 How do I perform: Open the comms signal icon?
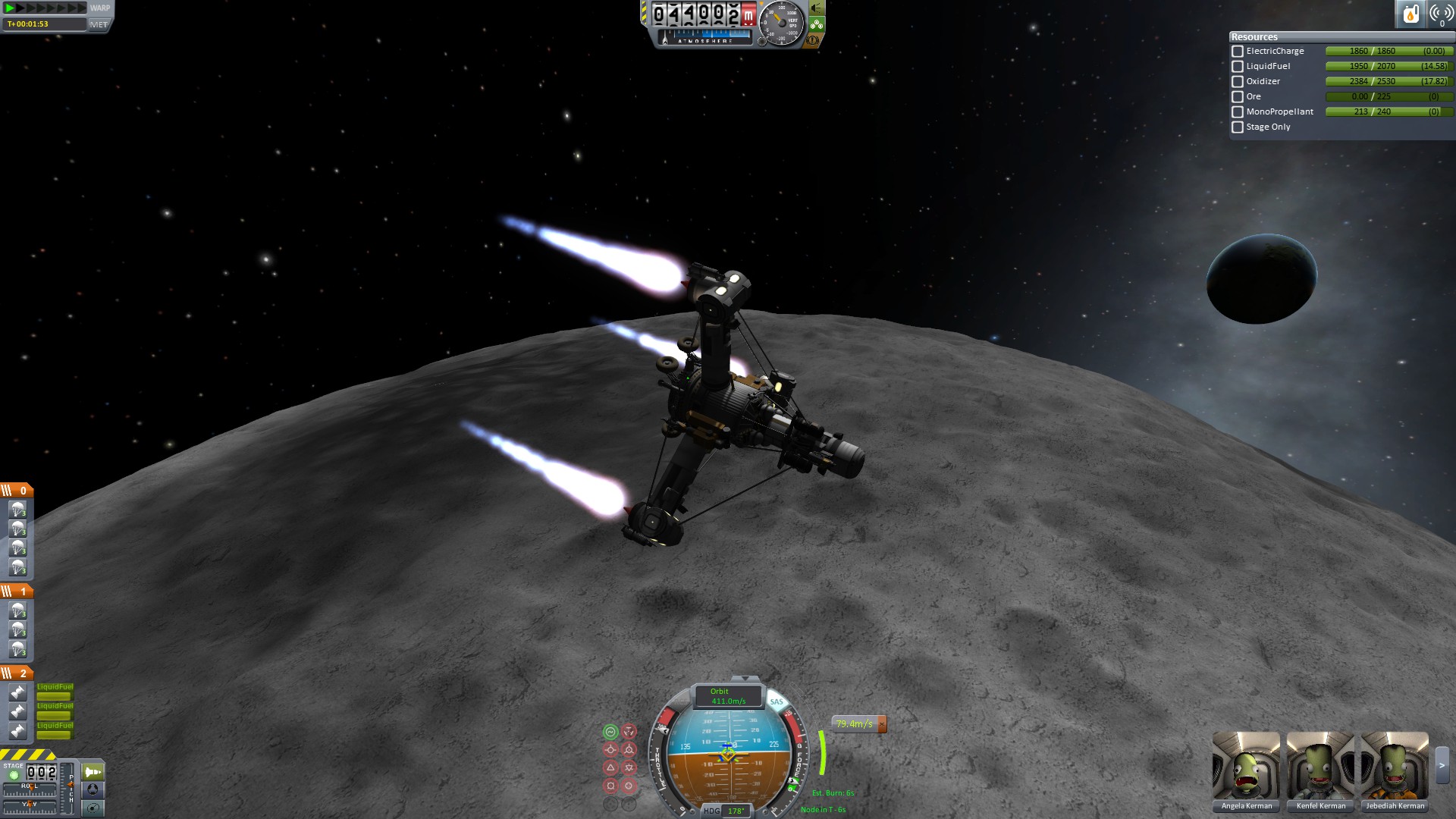[1440, 14]
